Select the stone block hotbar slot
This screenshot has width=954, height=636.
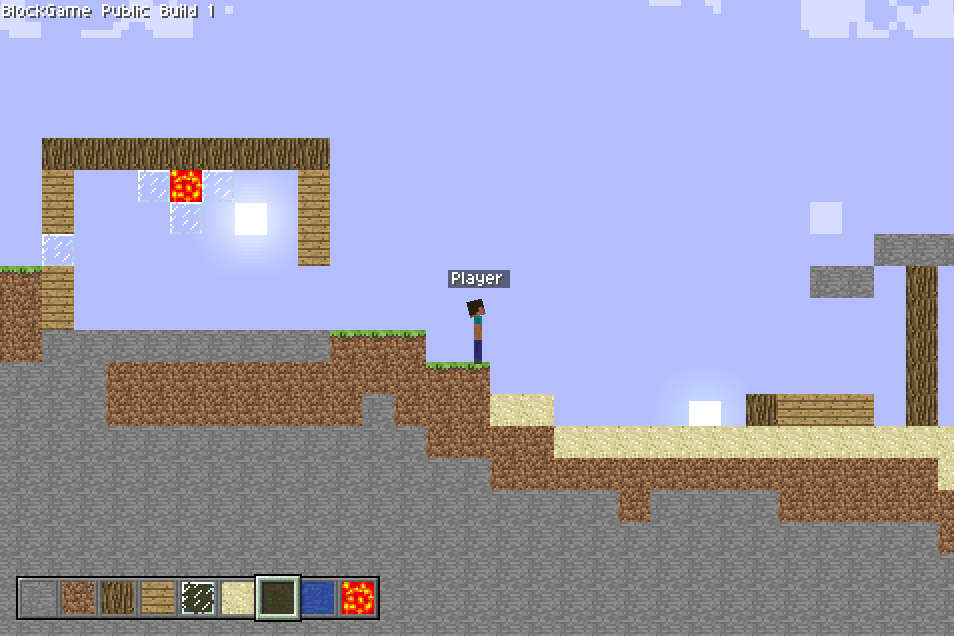click(x=38, y=598)
